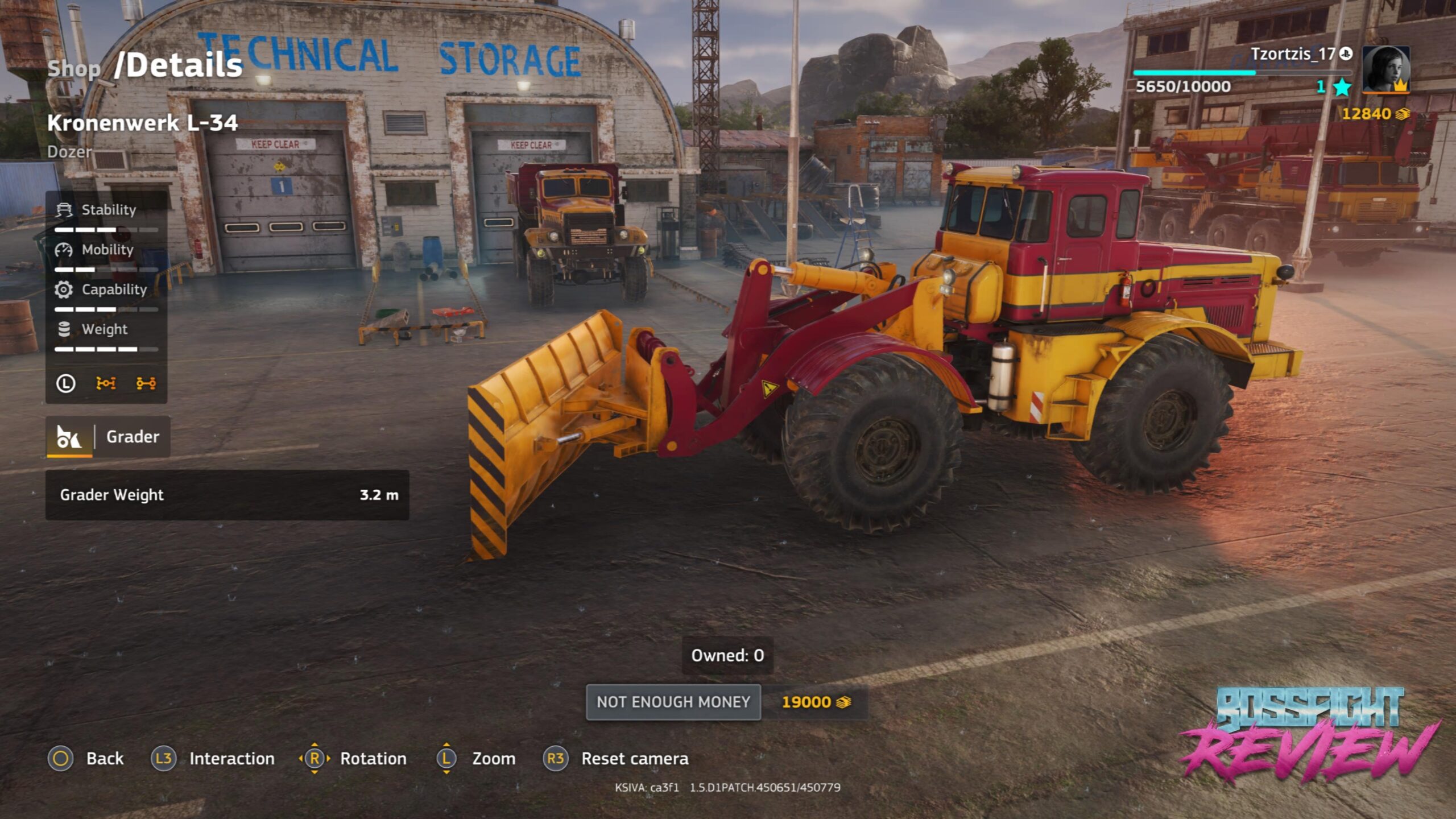Open the Grader Weight detail row
The height and width of the screenshot is (819, 1456).
pos(227,495)
